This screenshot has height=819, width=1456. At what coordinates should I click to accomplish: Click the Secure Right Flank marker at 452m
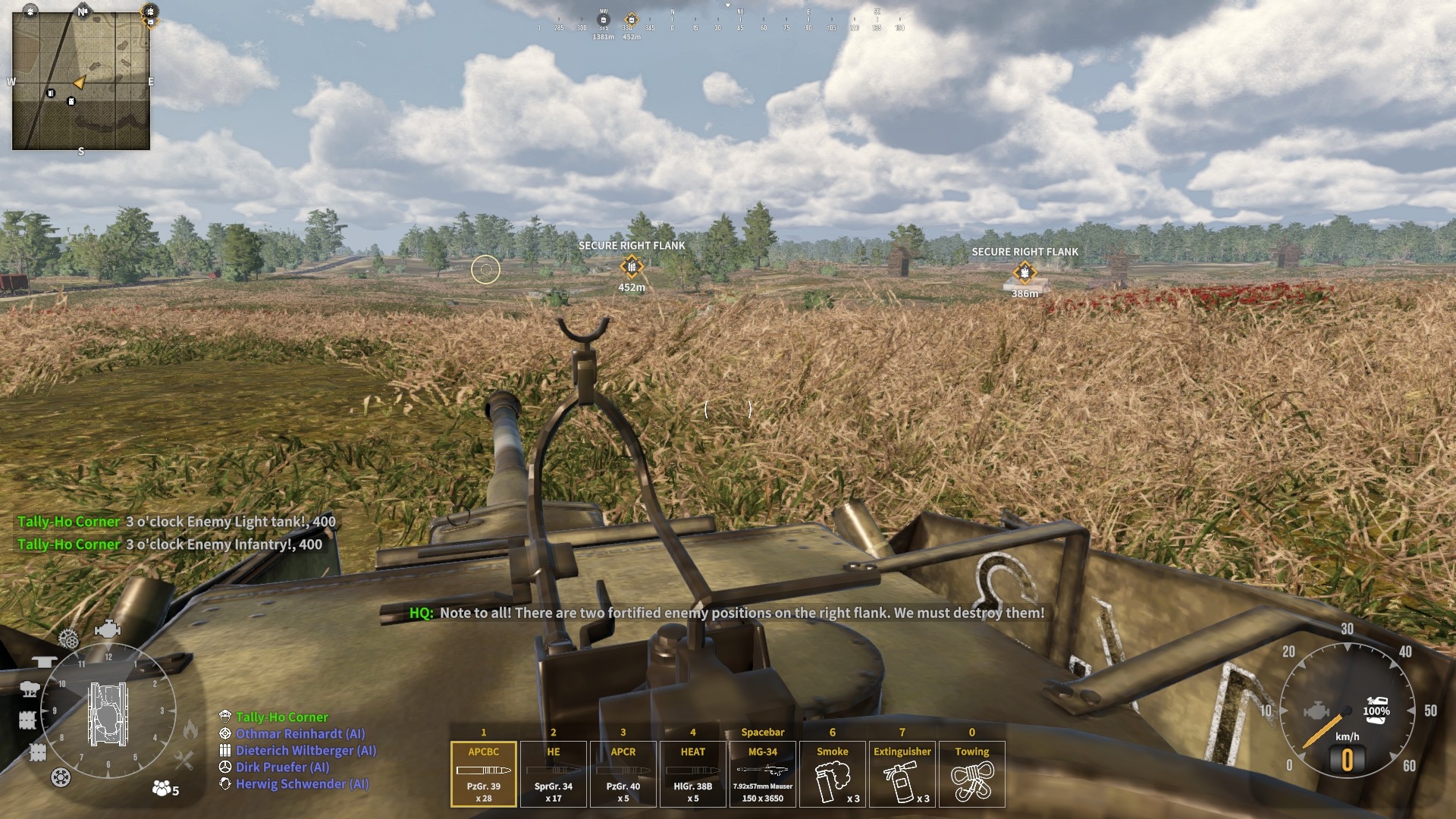631,266
